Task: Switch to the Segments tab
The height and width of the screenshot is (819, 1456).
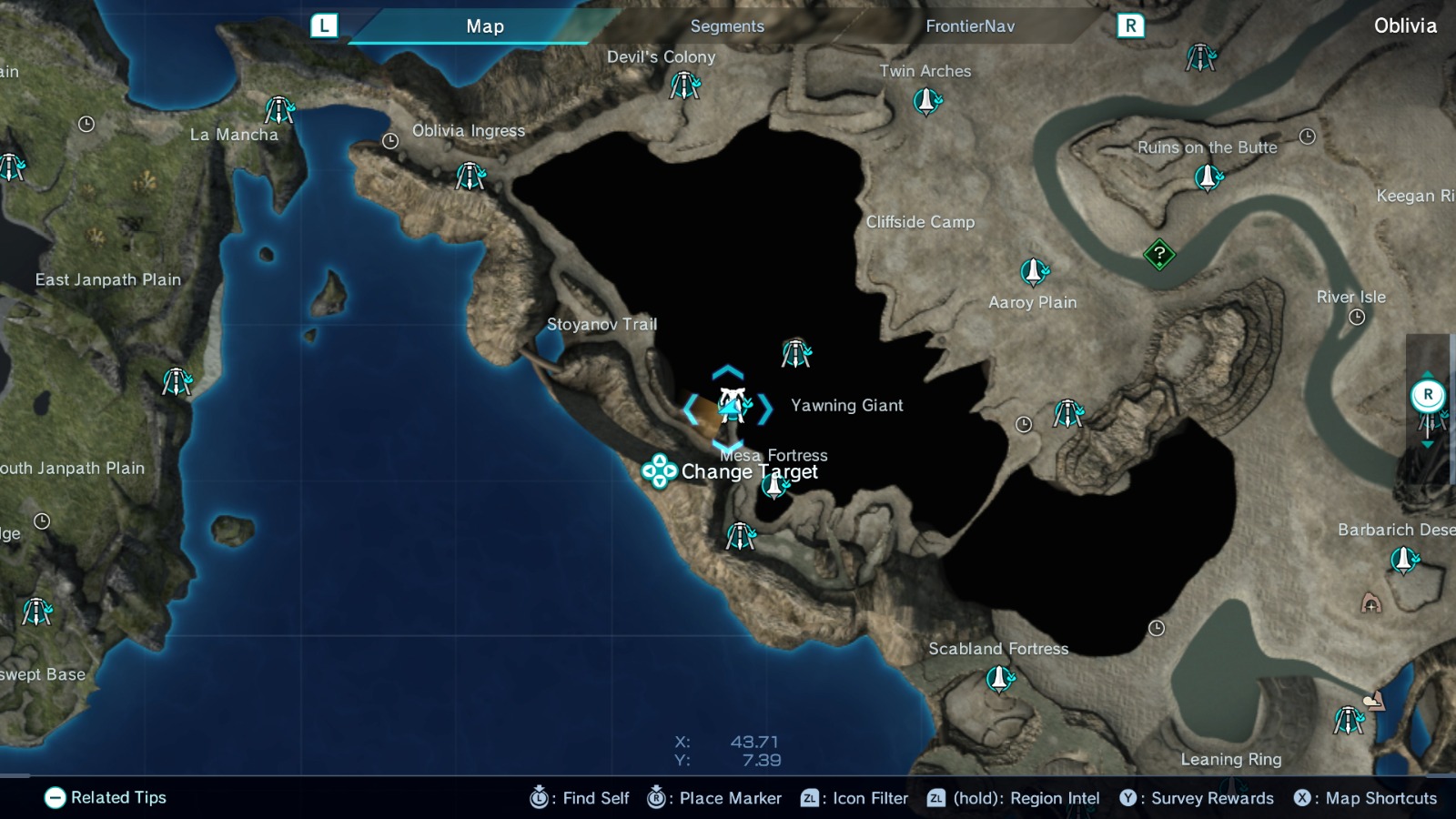Action: click(726, 26)
